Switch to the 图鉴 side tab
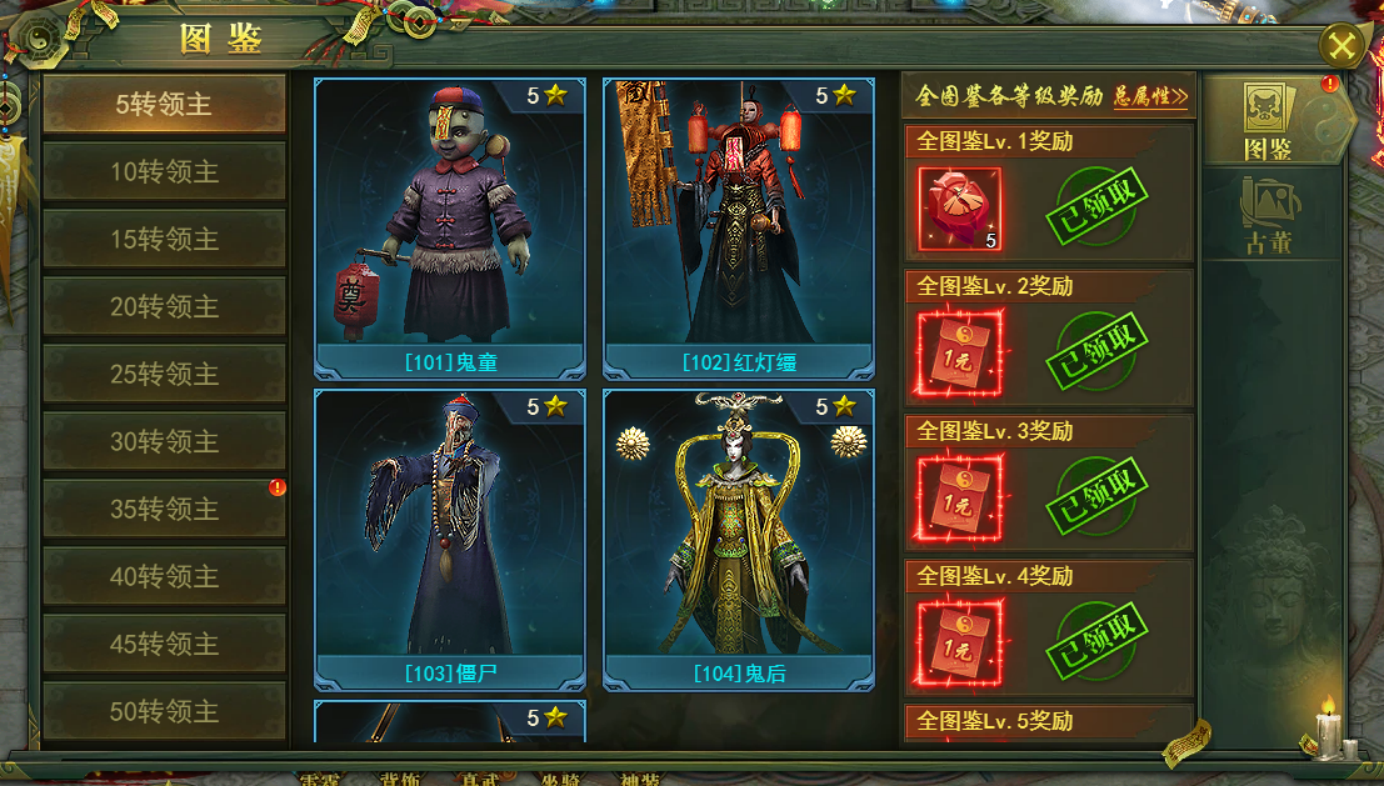 [1268, 122]
